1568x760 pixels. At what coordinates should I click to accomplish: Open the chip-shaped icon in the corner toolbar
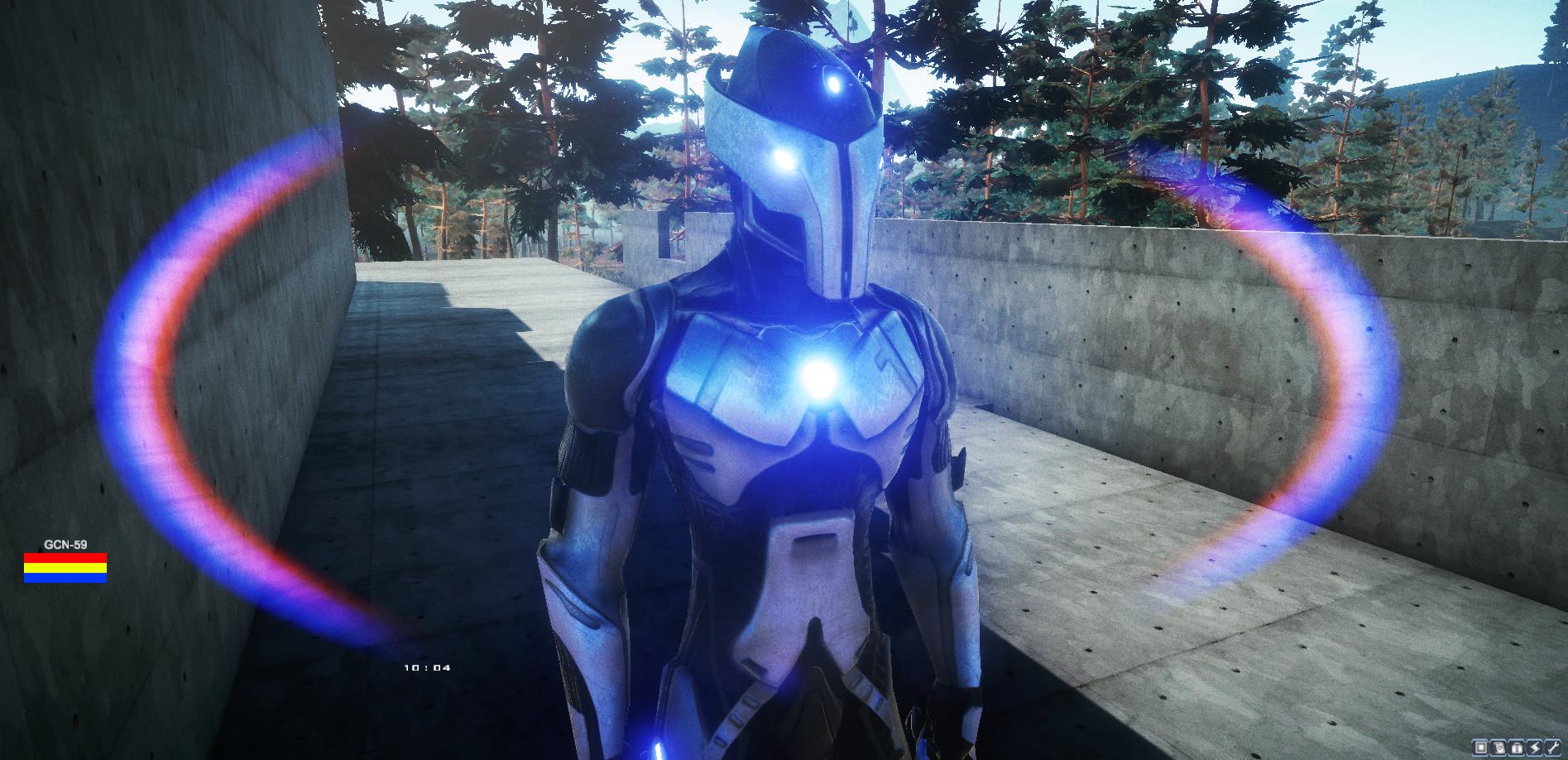[1482, 748]
